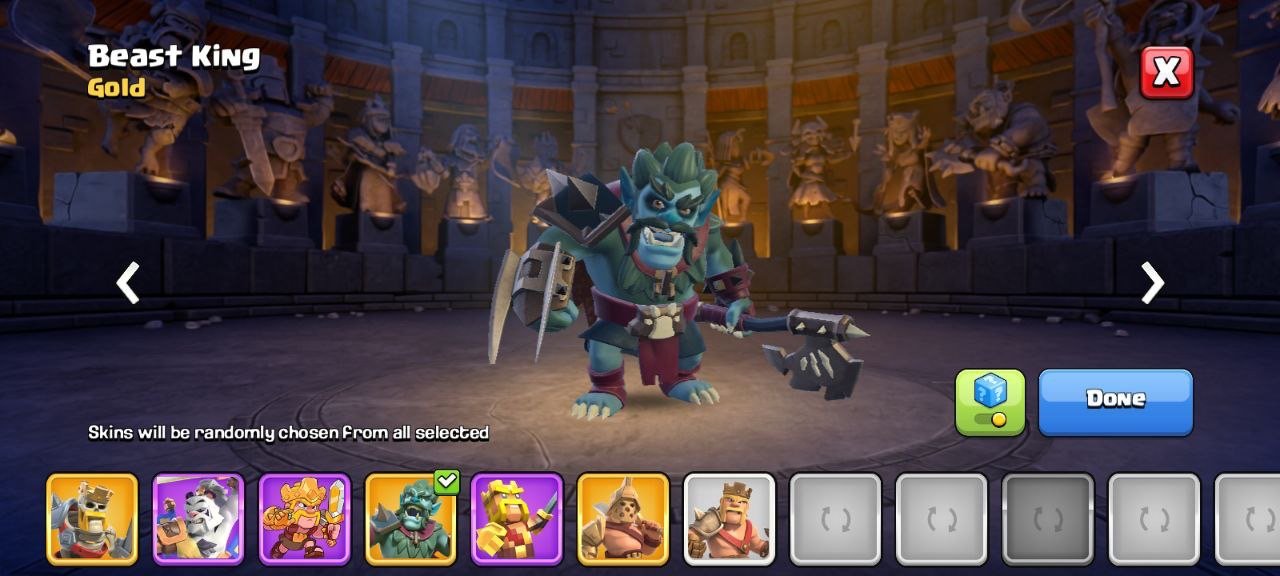Image resolution: width=1280 pixels, height=576 pixels.
Task: Choose the white tiger king skin
Action: tap(198, 519)
